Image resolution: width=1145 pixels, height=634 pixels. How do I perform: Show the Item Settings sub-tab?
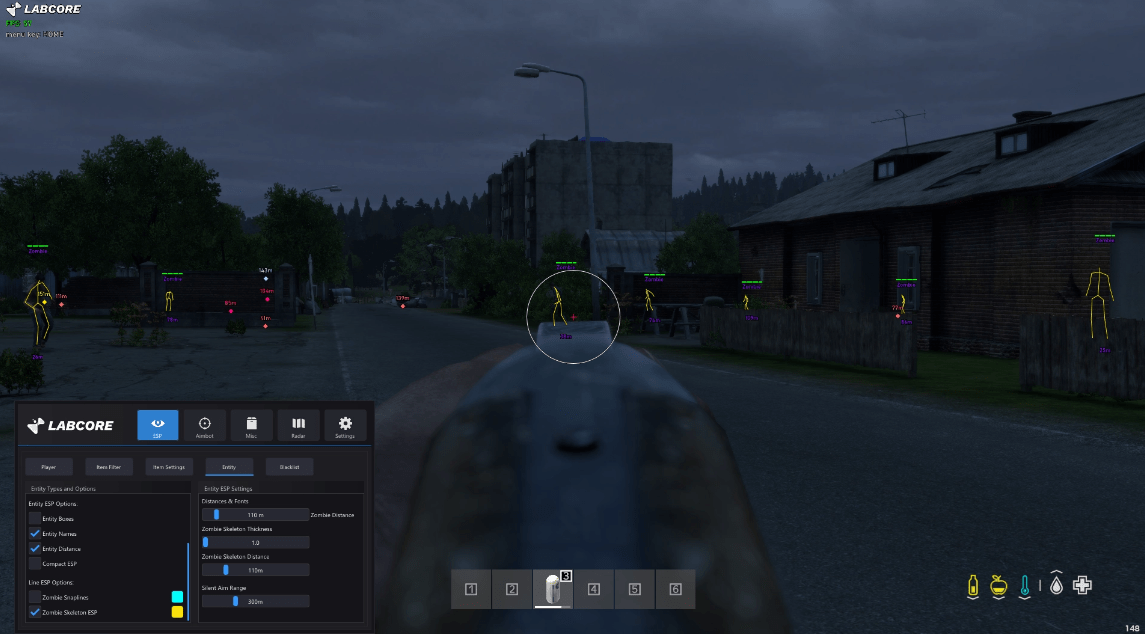(x=168, y=467)
